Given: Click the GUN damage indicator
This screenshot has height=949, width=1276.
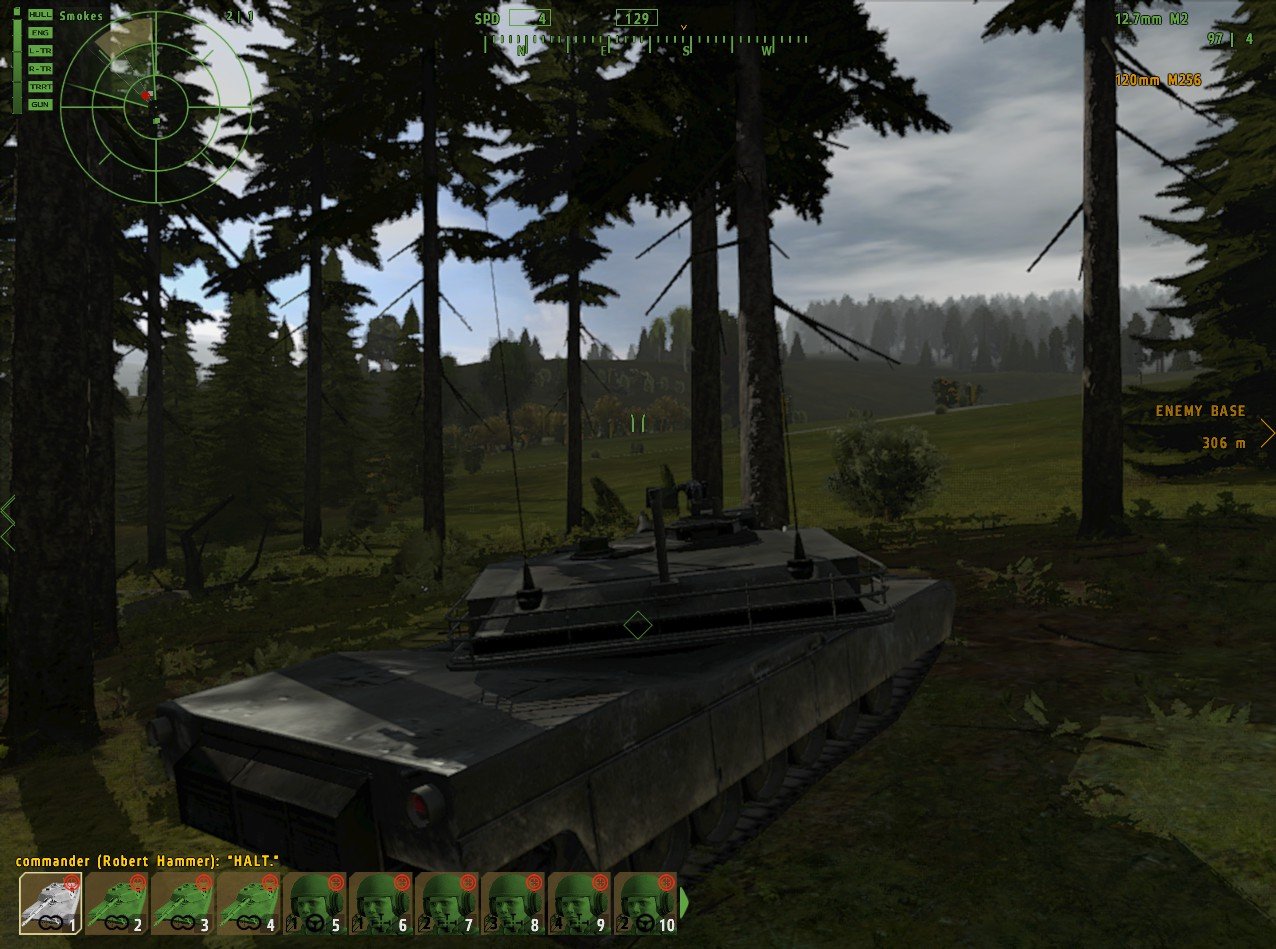Looking at the screenshot, I should click(x=40, y=104).
